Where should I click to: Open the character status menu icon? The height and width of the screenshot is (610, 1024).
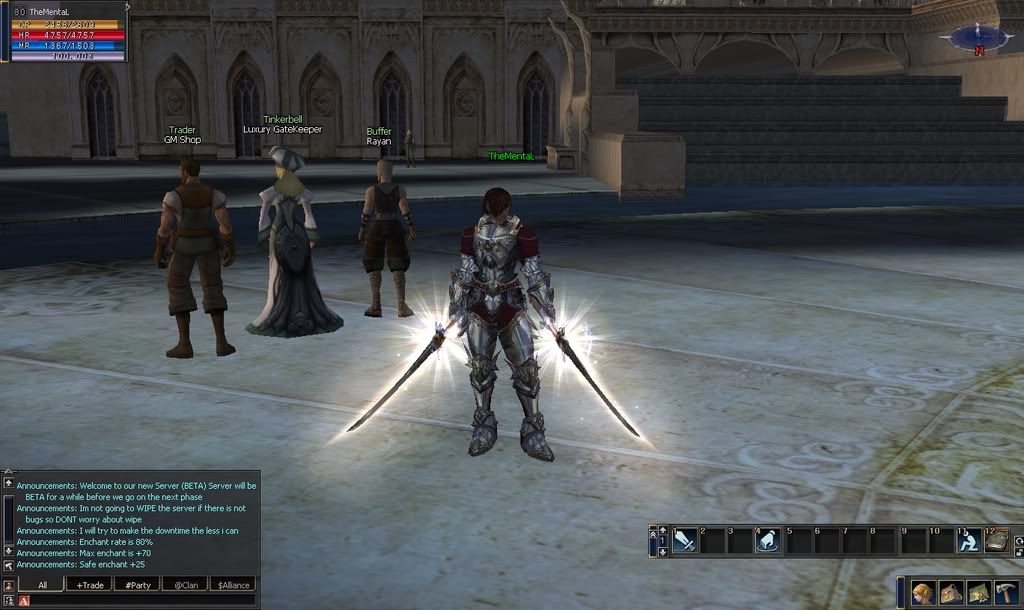[923, 594]
